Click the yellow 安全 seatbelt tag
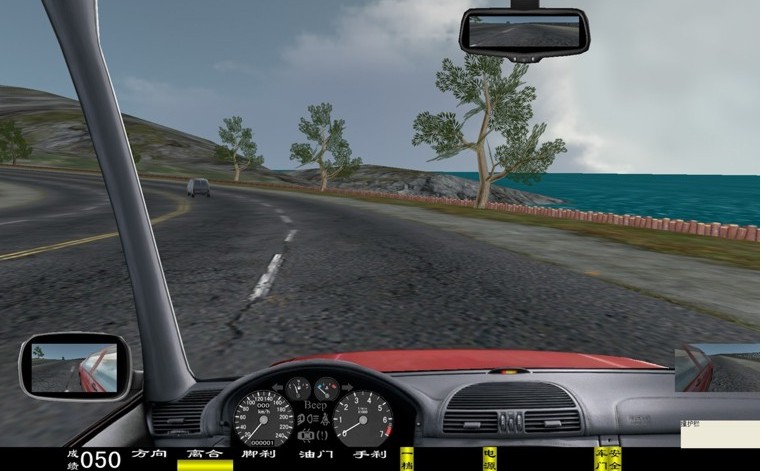The width and height of the screenshot is (761, 471). (x=615, y=459)
